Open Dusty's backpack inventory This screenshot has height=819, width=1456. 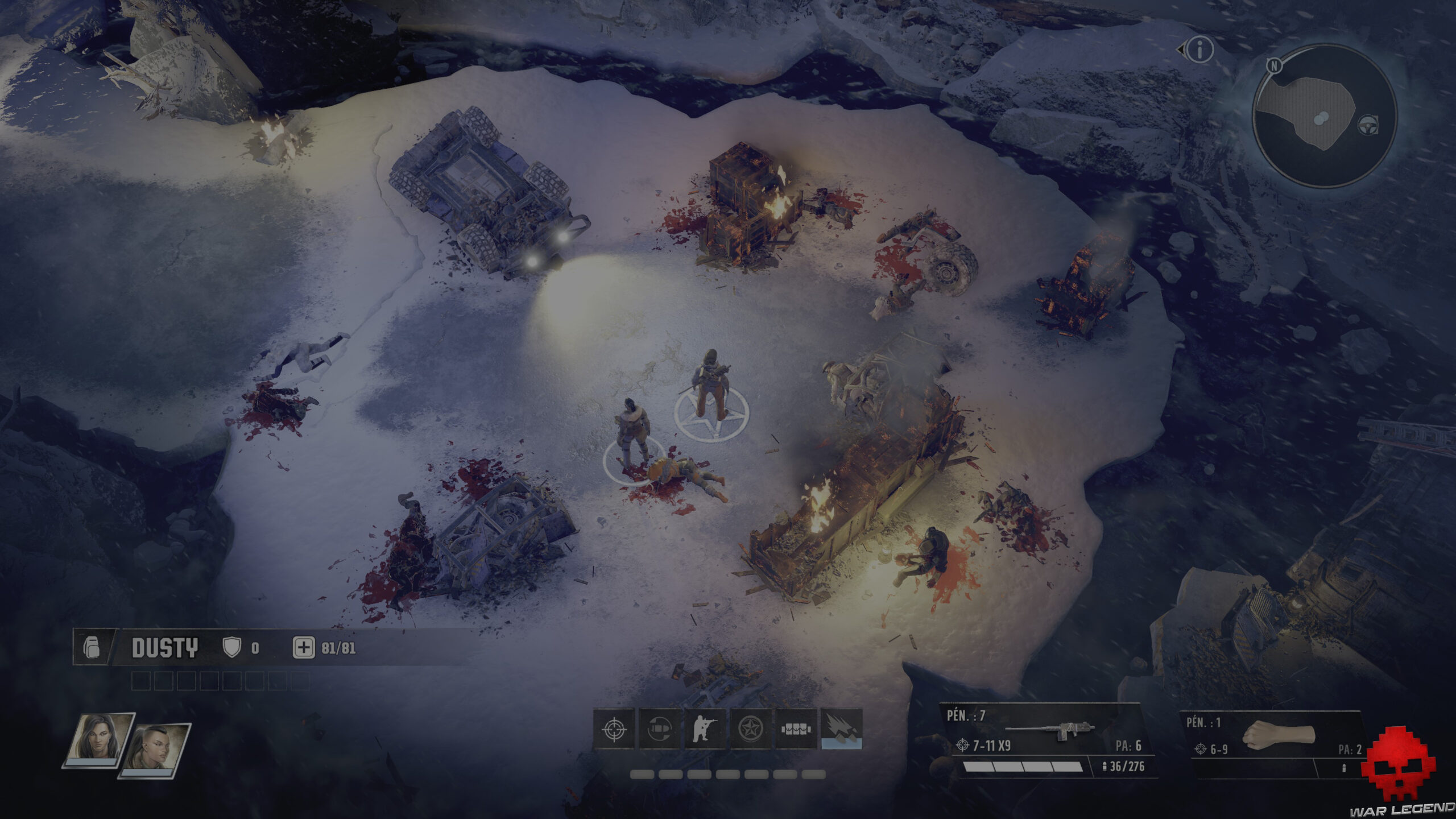click(x=92, y=648)
